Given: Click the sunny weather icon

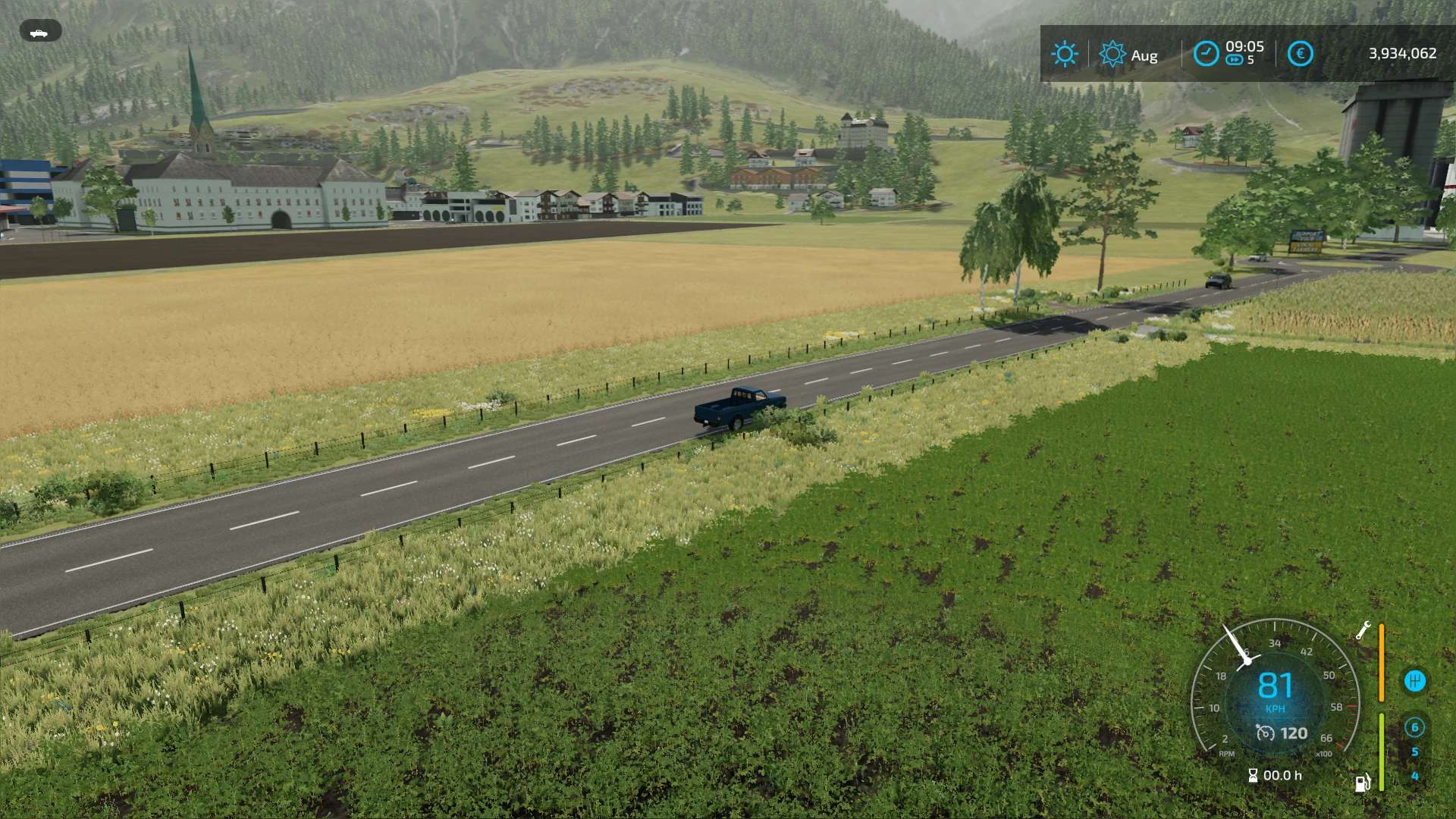Looking at the screenshot, I should (x=1064, y=54).
